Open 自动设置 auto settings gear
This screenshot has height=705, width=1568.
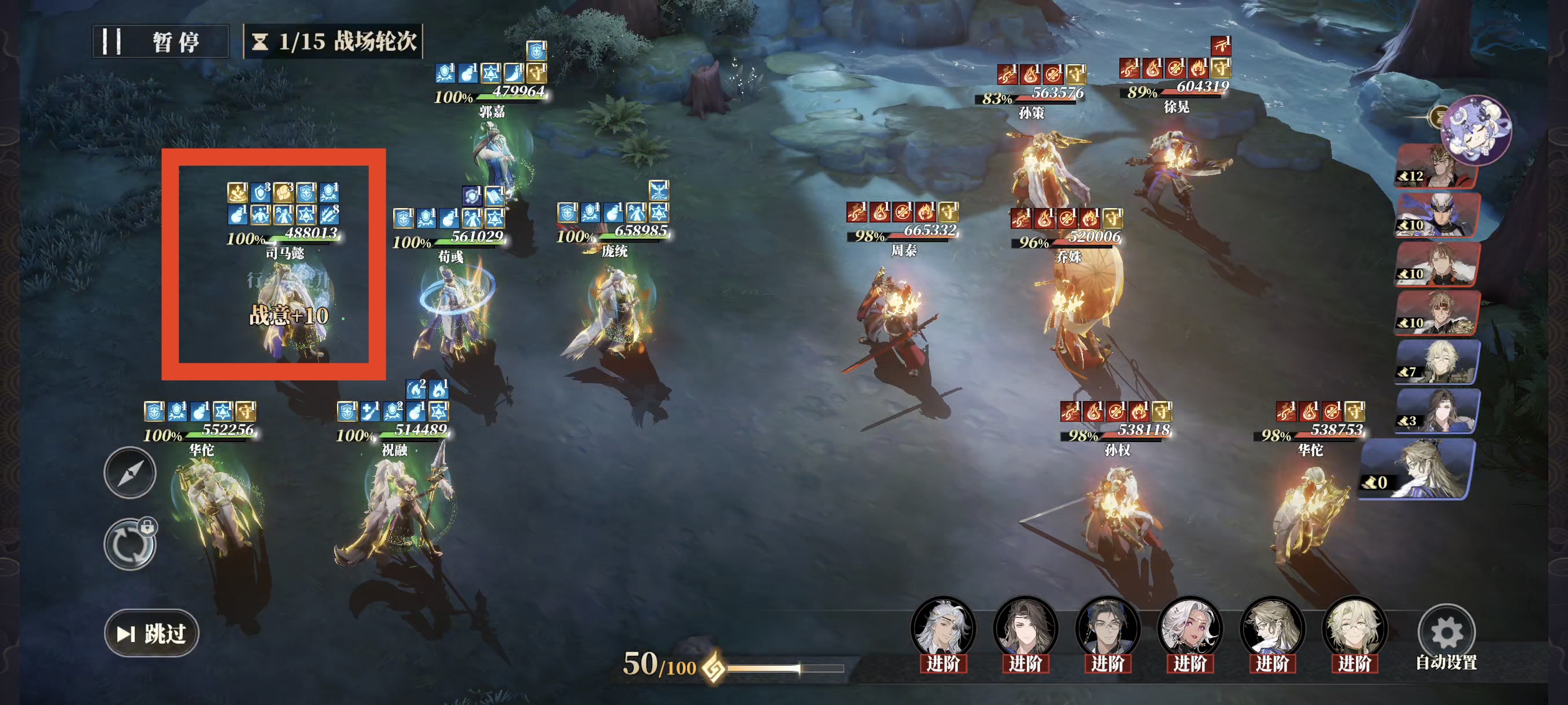1445,634
